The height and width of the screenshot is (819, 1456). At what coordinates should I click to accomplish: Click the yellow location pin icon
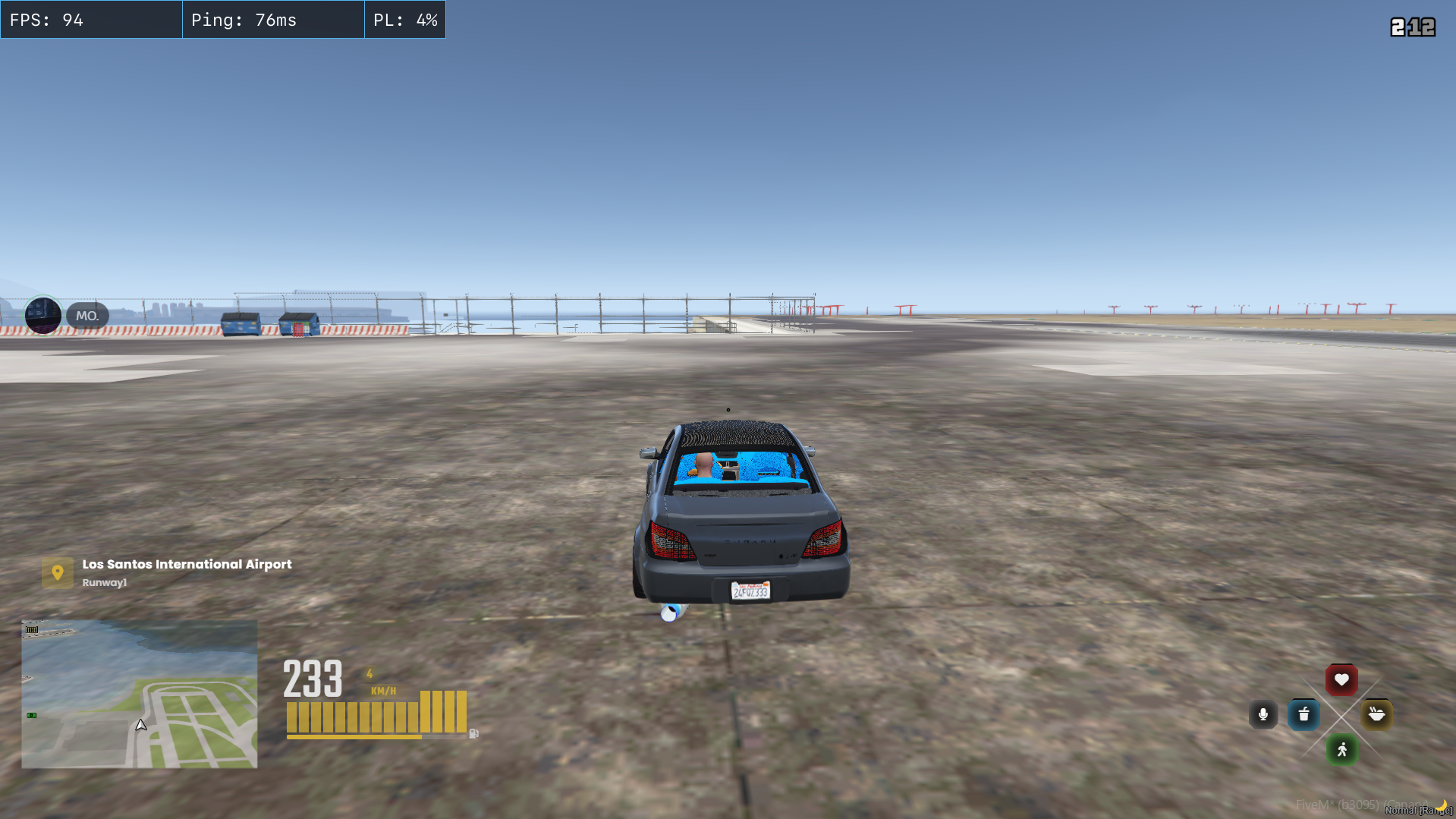point(58,572)
